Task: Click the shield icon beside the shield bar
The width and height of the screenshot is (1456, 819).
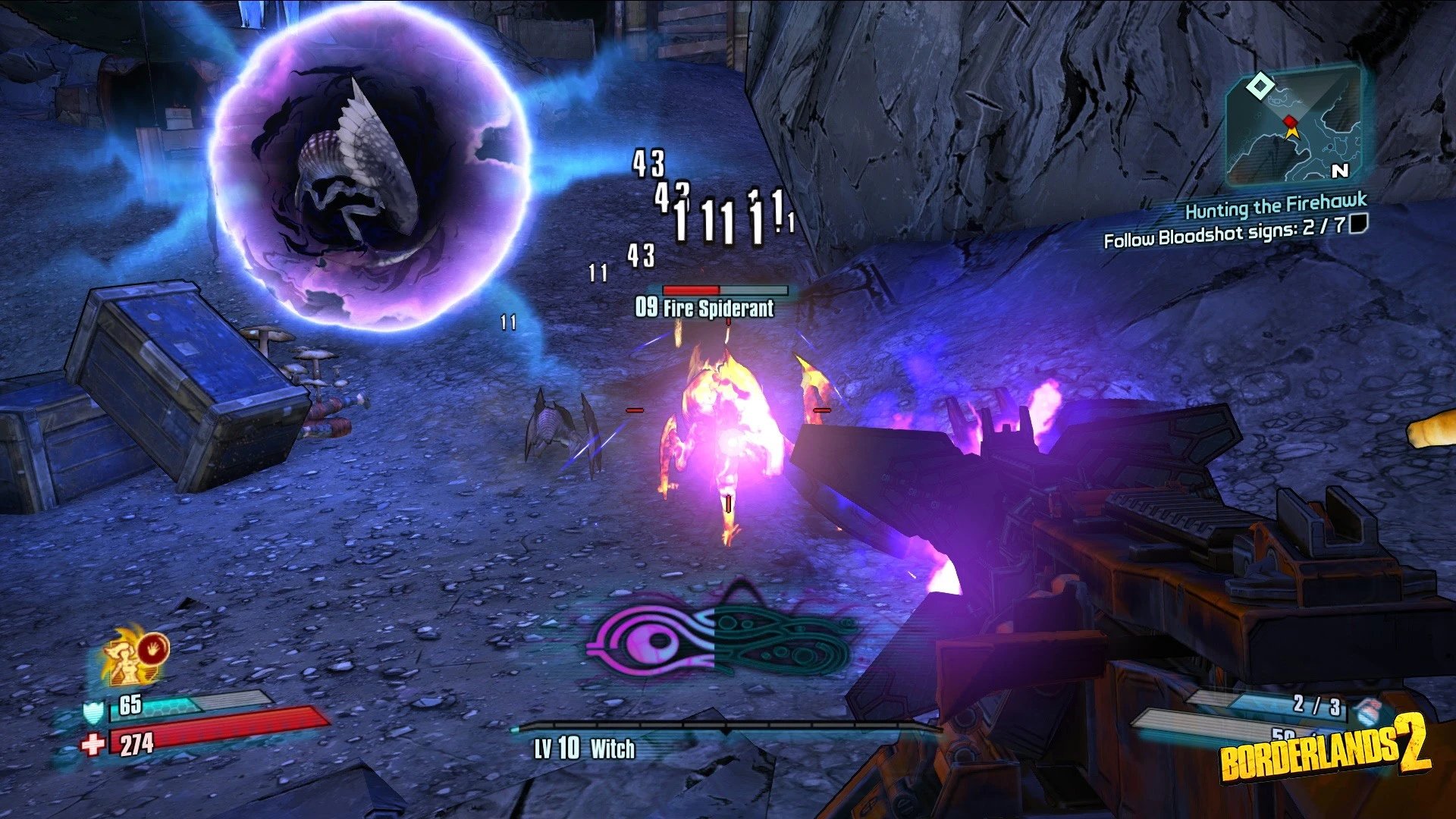Action: pyautogui.click(x=93, y=711)
